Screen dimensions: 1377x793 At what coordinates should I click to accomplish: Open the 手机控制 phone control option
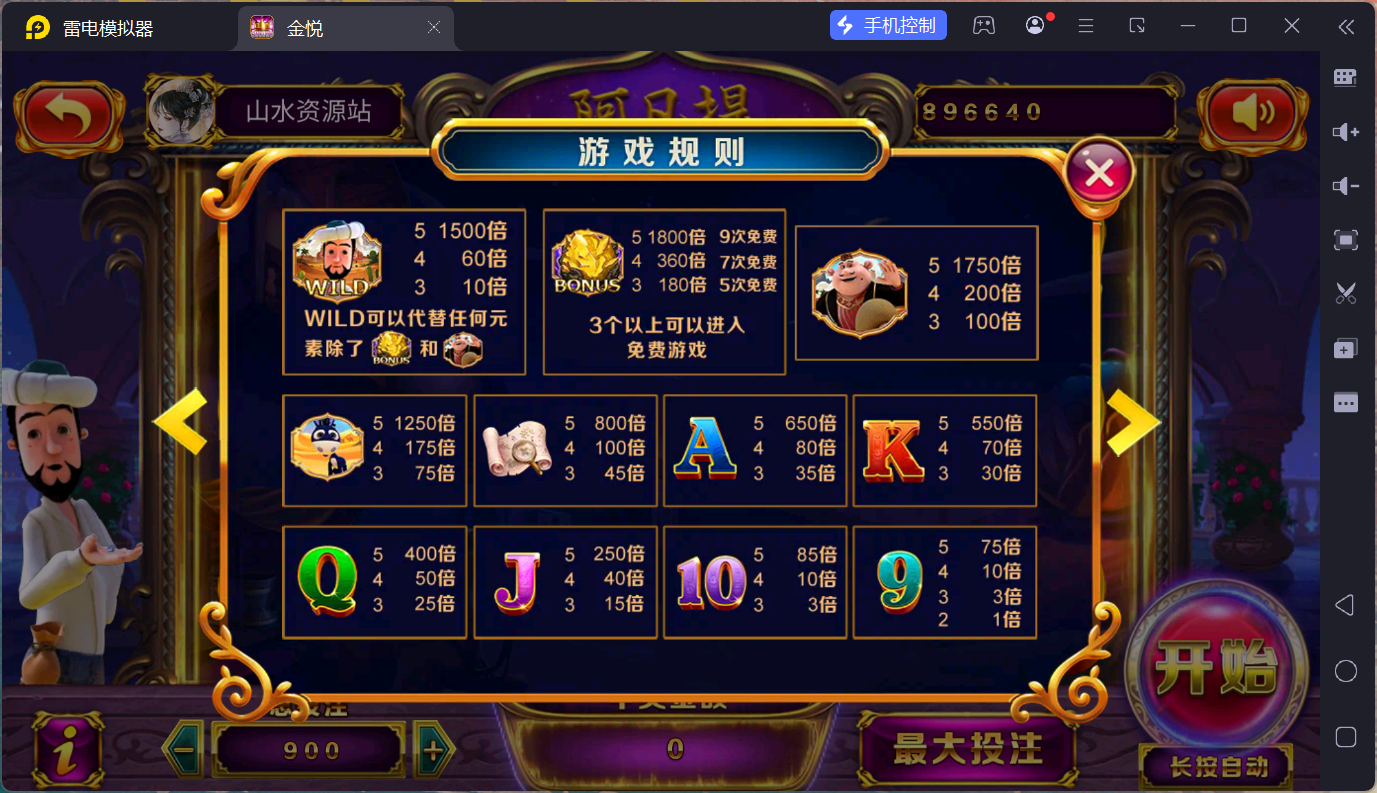coord(888,26)
